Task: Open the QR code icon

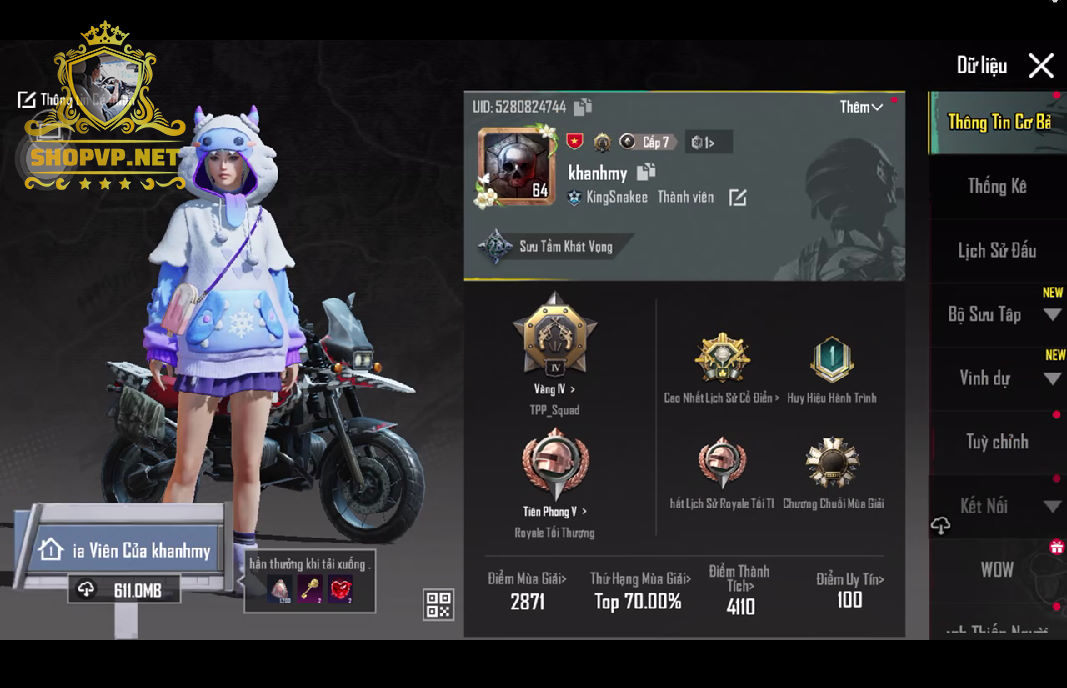Action: pos(439,603)
